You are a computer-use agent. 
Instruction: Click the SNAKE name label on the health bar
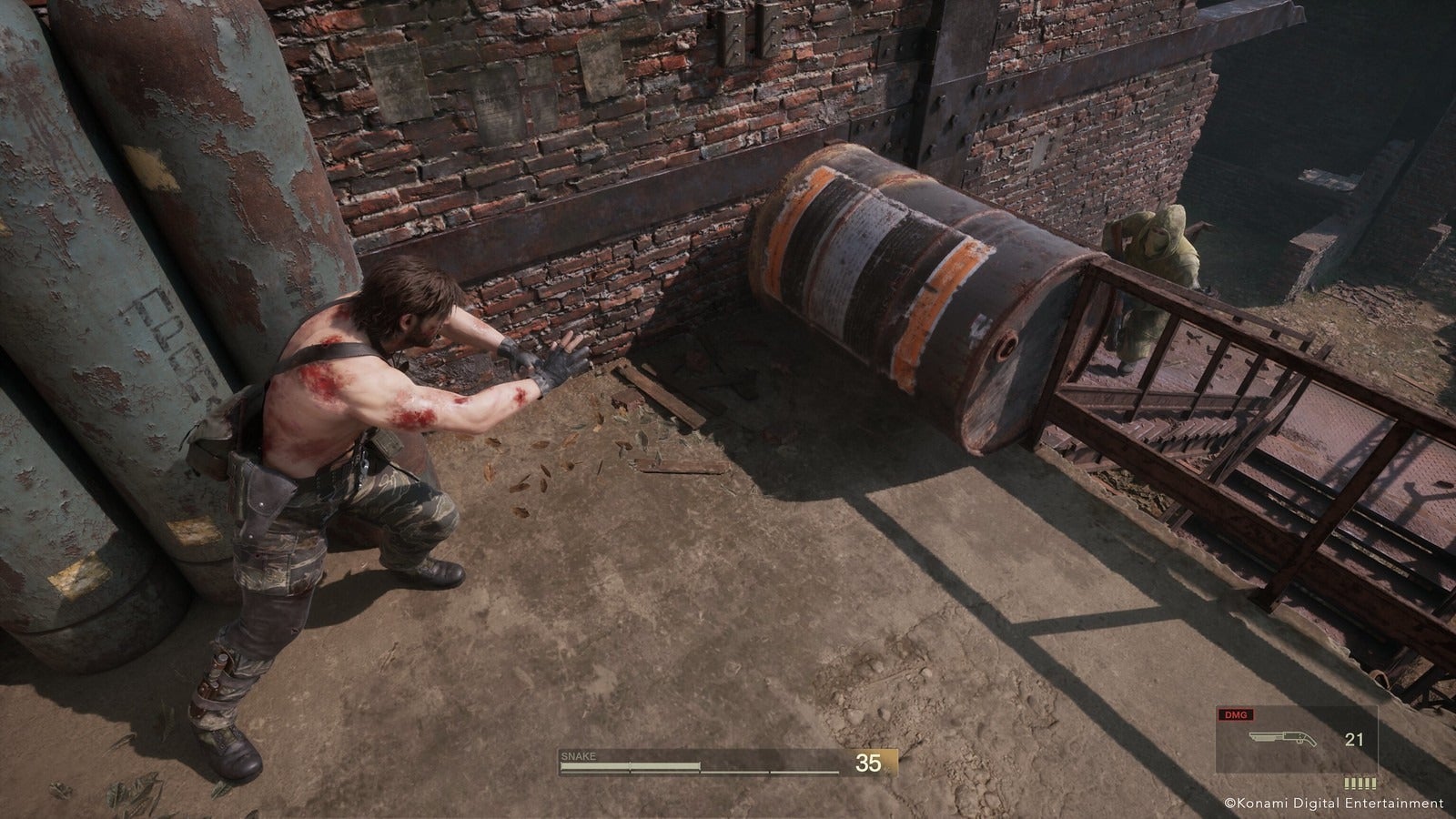point(580,754)
